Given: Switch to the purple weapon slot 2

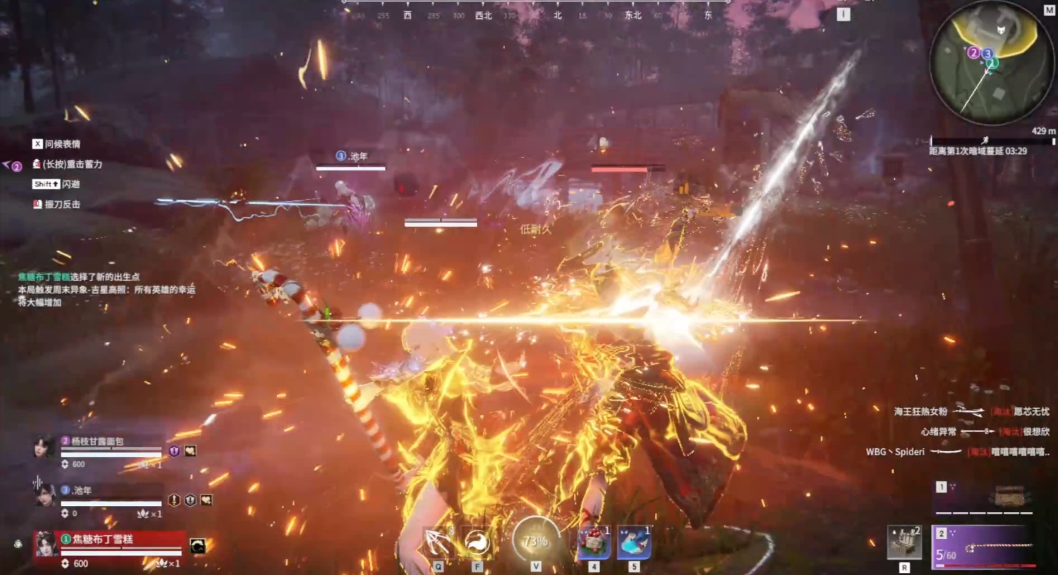Looking at the screenshot, I should [x=986, y=547].
